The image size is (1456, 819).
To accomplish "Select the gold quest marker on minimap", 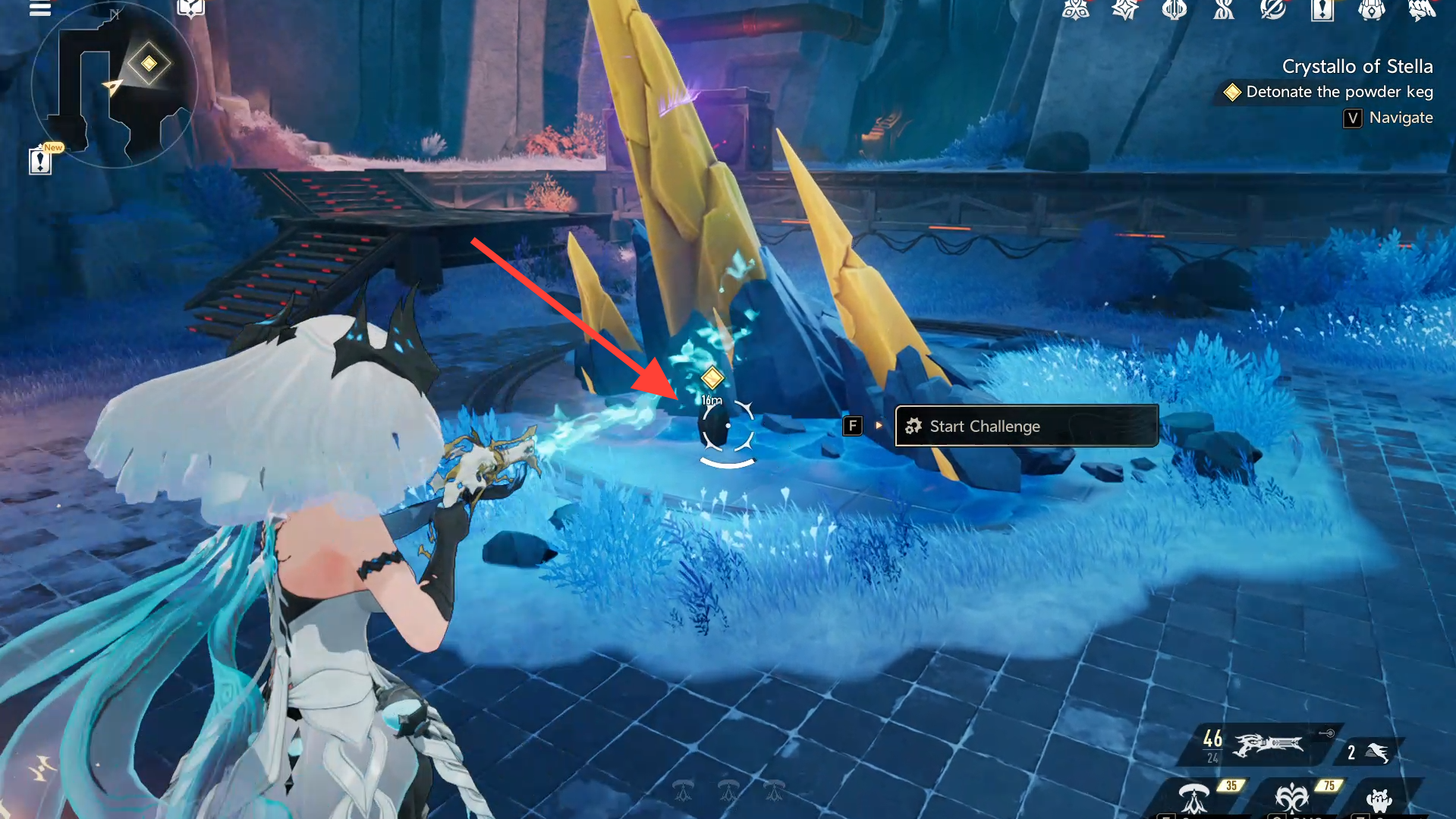I will click(149, 64).
